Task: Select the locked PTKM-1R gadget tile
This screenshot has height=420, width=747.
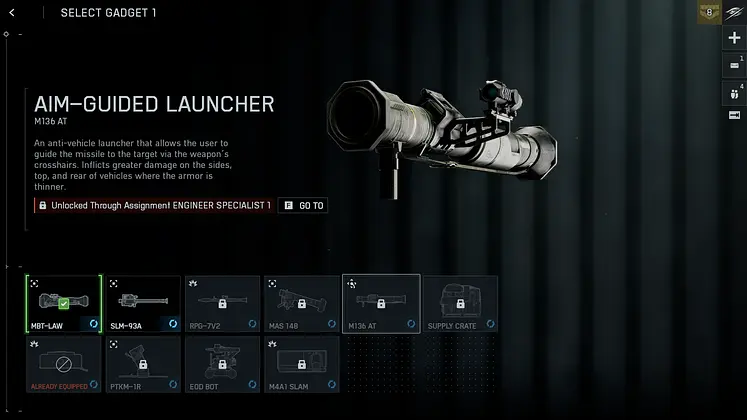Action: pyautogui.click(x=142, y=363)
